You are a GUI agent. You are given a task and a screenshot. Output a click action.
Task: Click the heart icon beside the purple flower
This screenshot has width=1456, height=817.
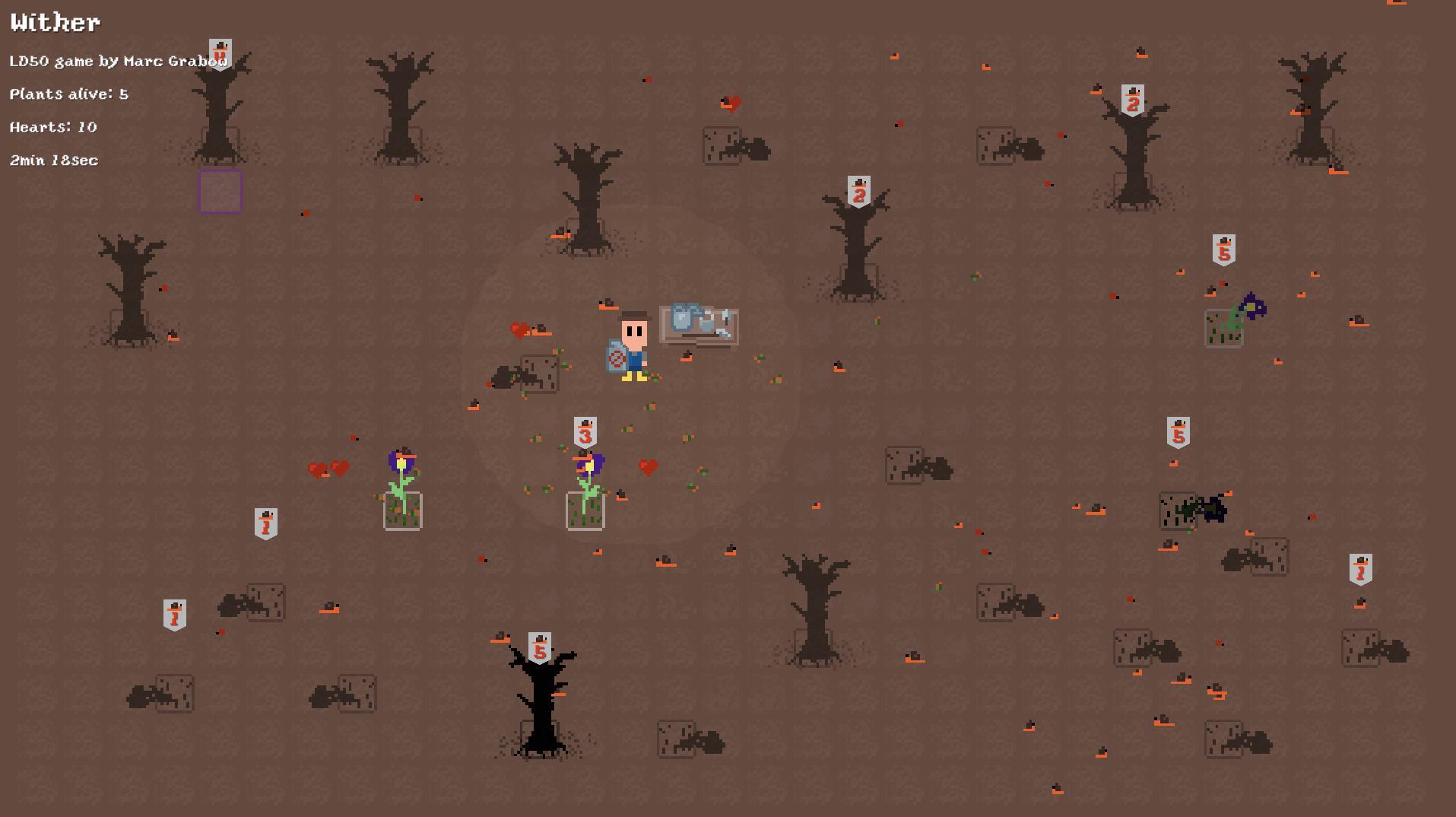click(x=650, y=466)
